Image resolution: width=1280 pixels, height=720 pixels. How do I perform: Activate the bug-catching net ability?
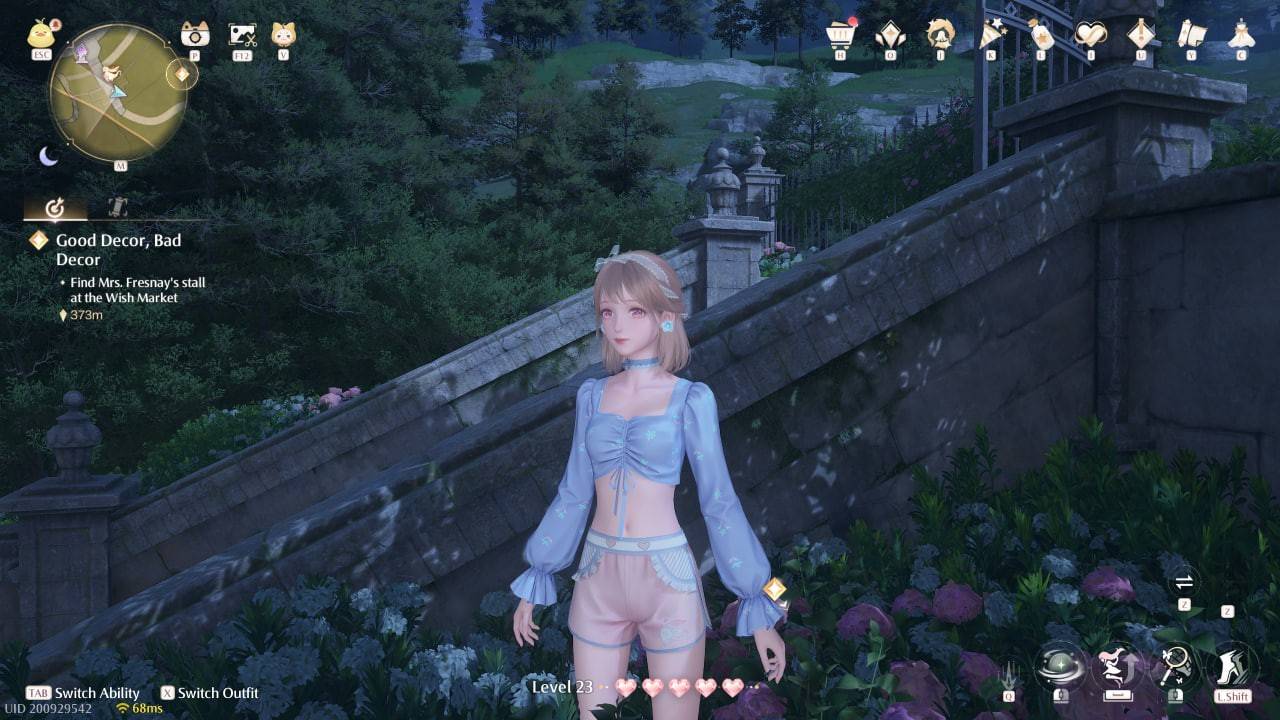pos(1175,666)
